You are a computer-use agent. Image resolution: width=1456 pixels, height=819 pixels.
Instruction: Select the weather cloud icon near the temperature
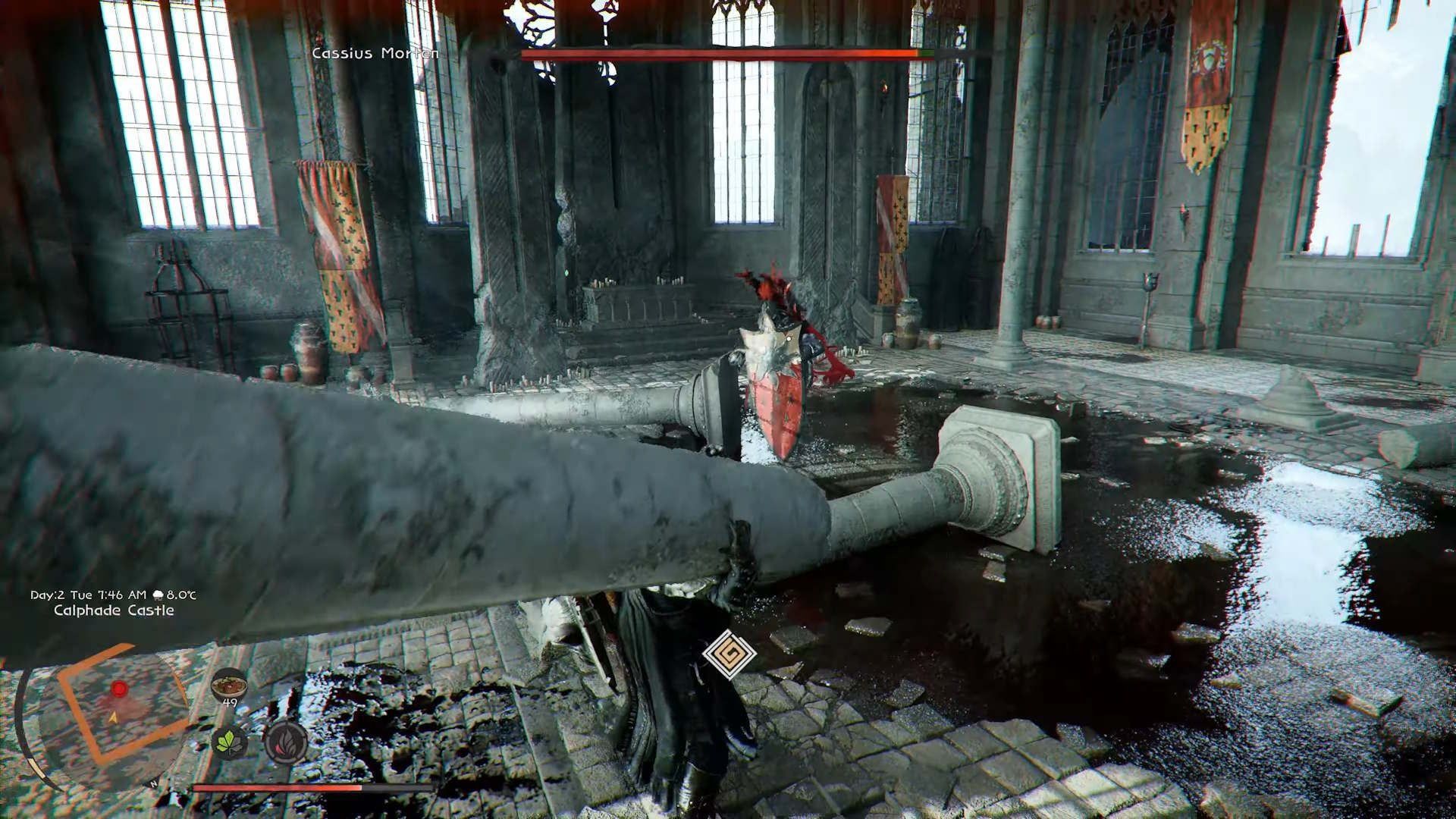coord(158,596)
